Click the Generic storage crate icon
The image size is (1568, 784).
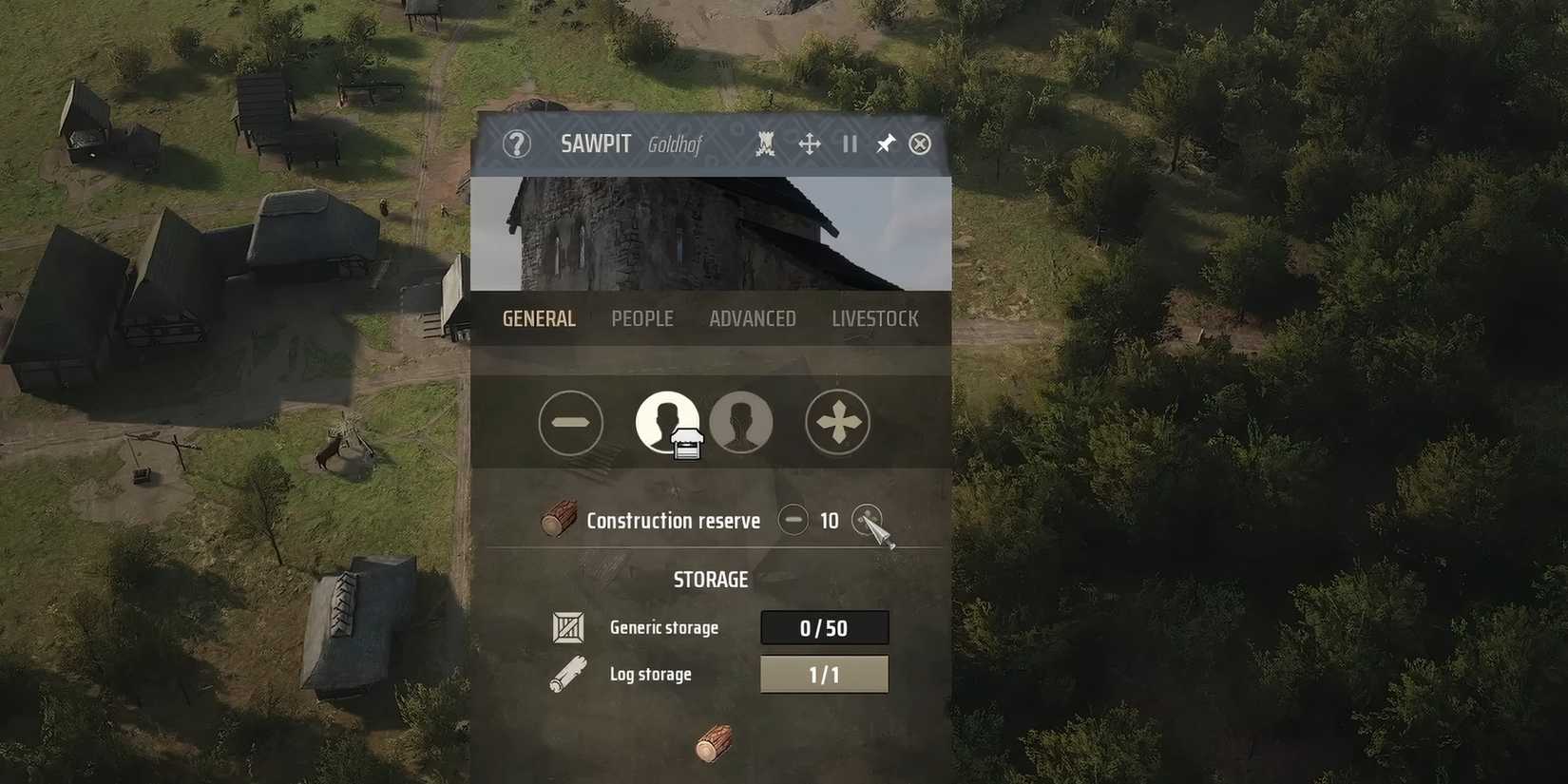coord(567,627)
